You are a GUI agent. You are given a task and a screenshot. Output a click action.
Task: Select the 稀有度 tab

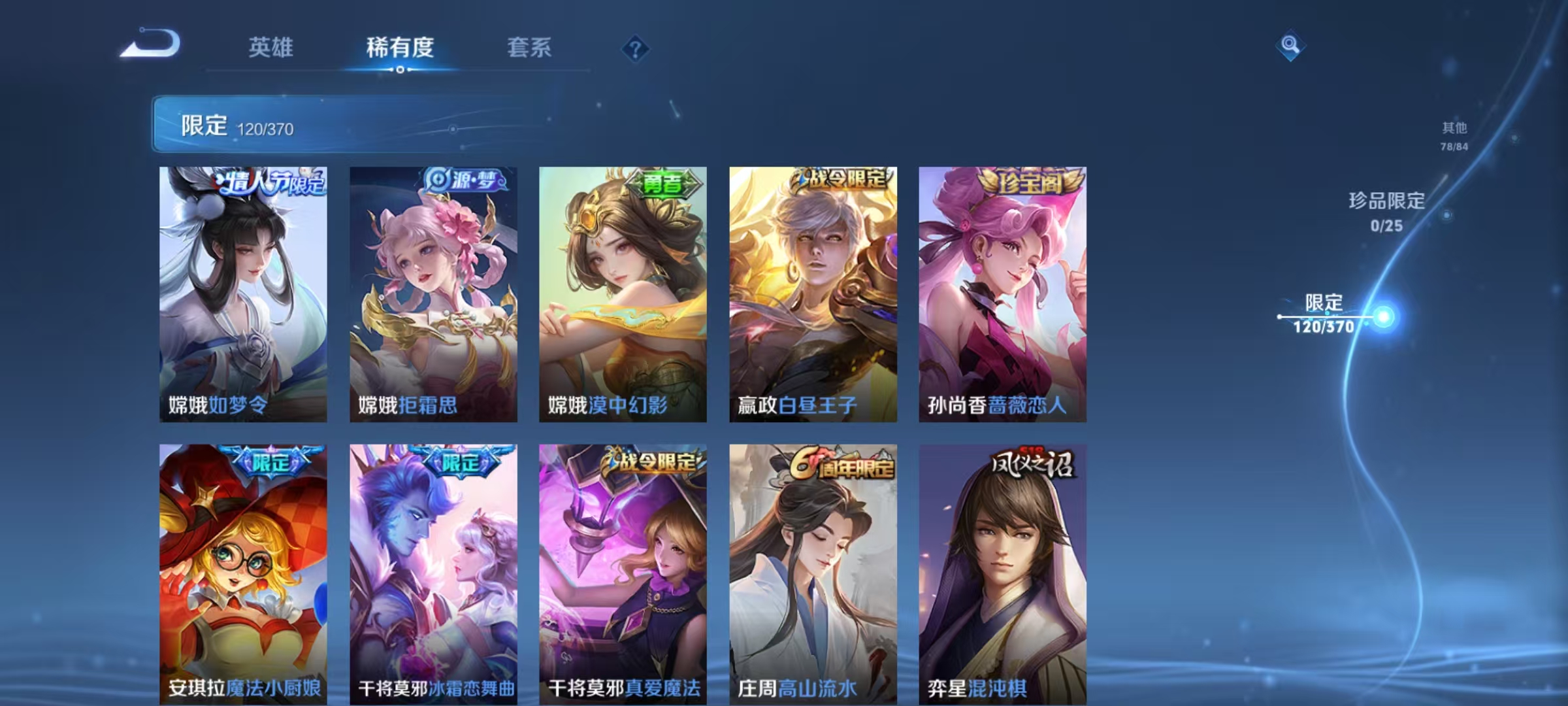point(400,48)
